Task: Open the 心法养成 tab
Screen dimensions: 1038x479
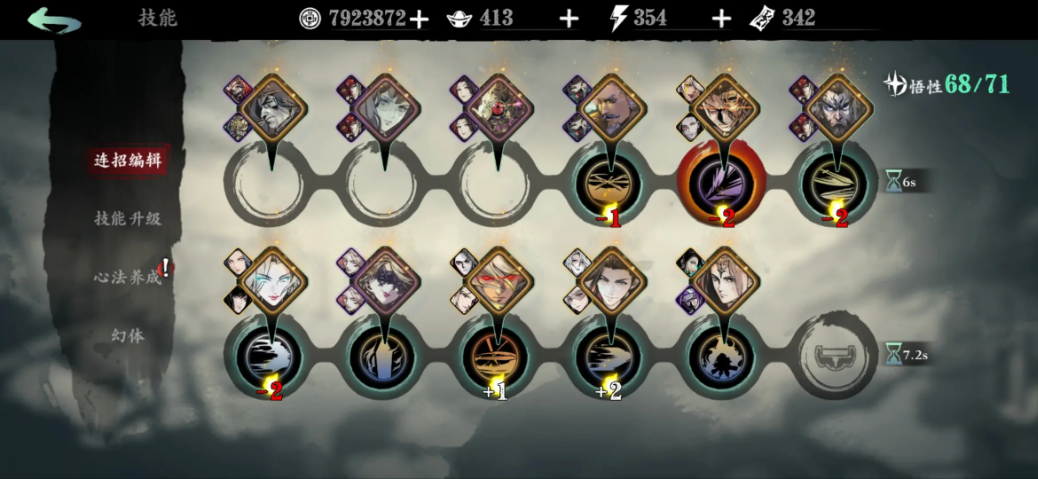Action: 127,277
